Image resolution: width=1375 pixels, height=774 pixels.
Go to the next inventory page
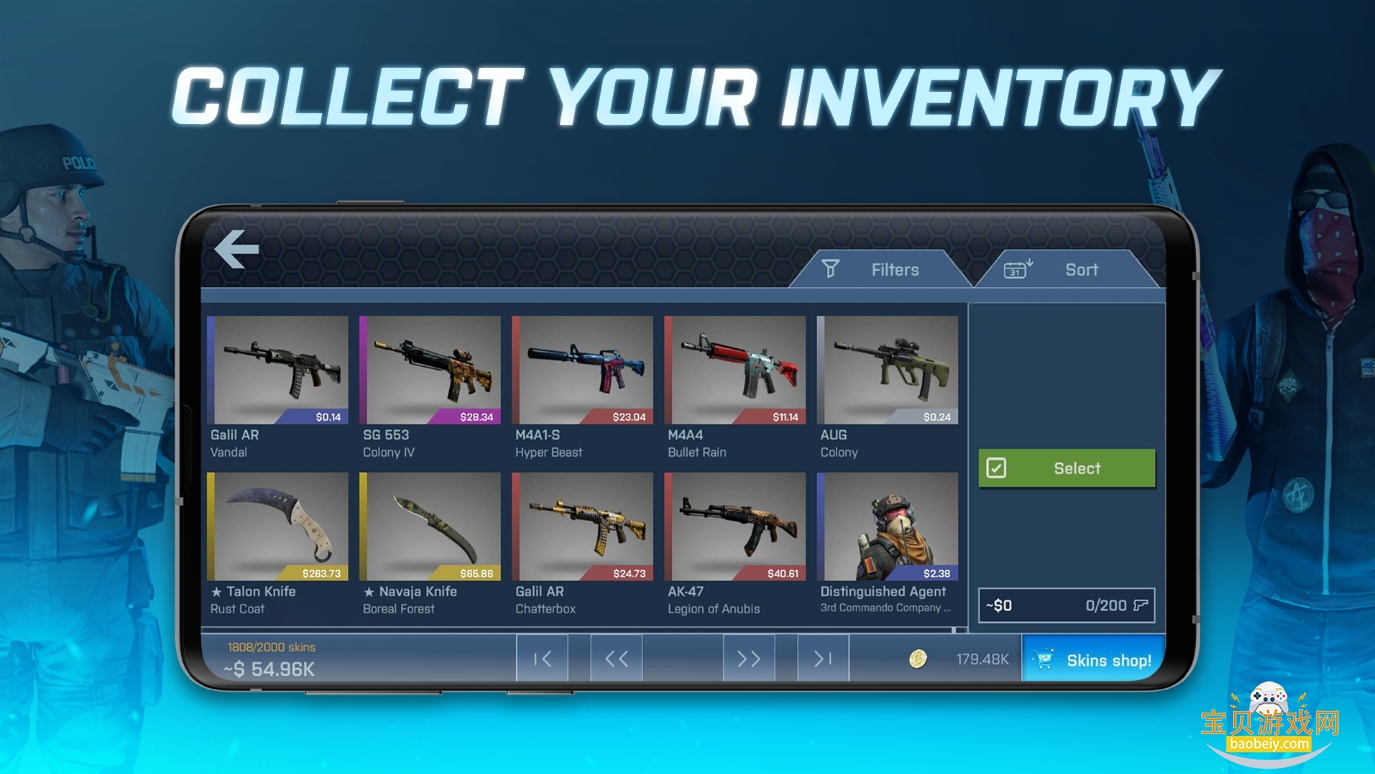[748, 658]
